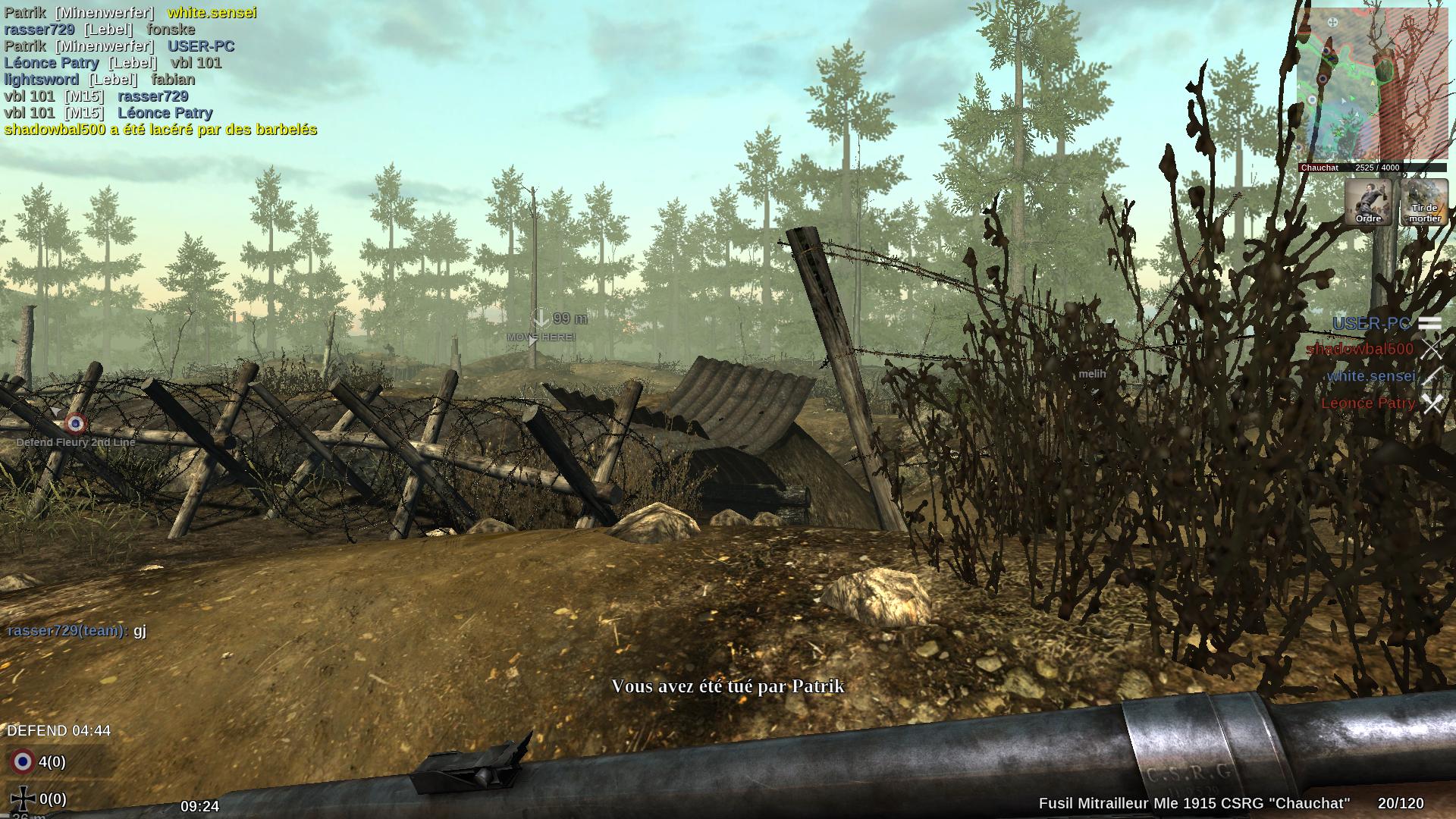Click the minimap in the corner

(1371, 83)
